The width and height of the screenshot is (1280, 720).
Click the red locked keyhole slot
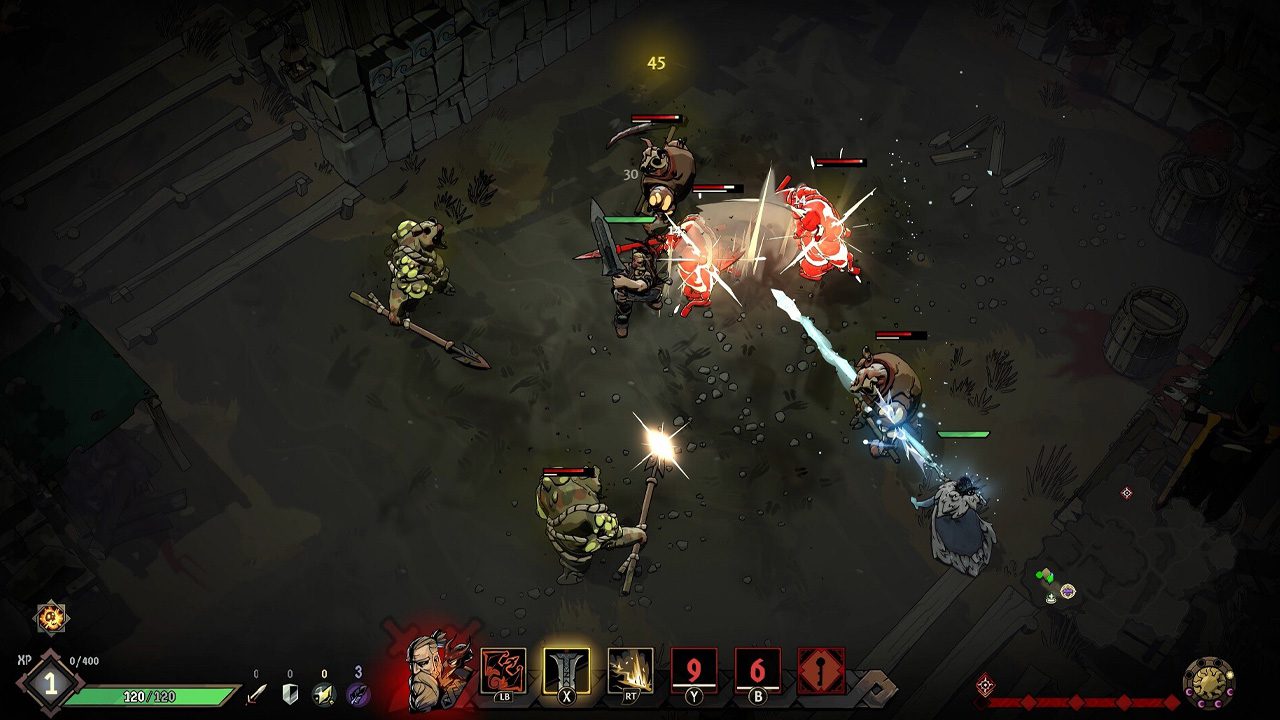click(821, 670)
